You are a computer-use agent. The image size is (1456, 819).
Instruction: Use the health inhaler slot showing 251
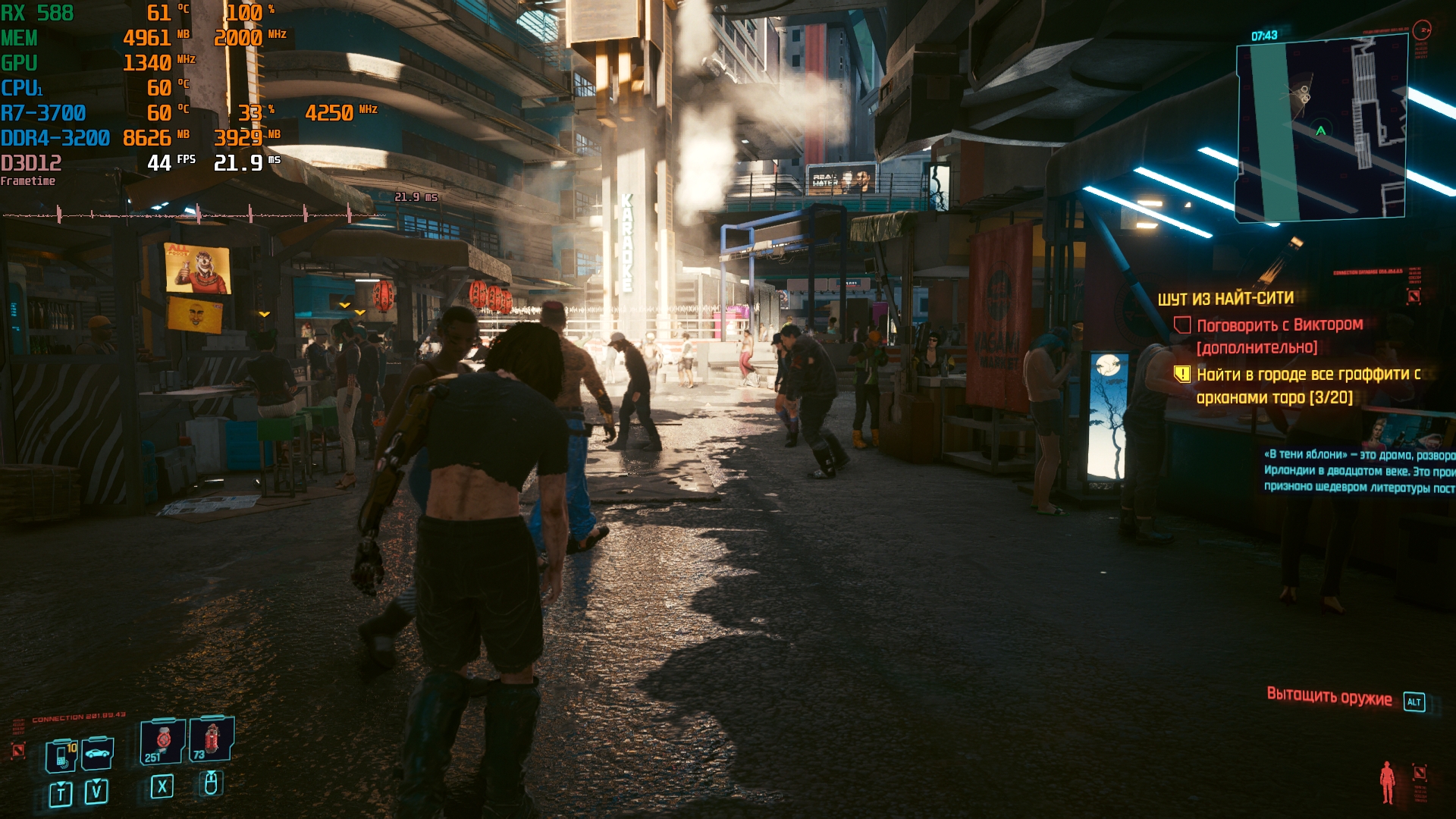(x=162, y=741)
